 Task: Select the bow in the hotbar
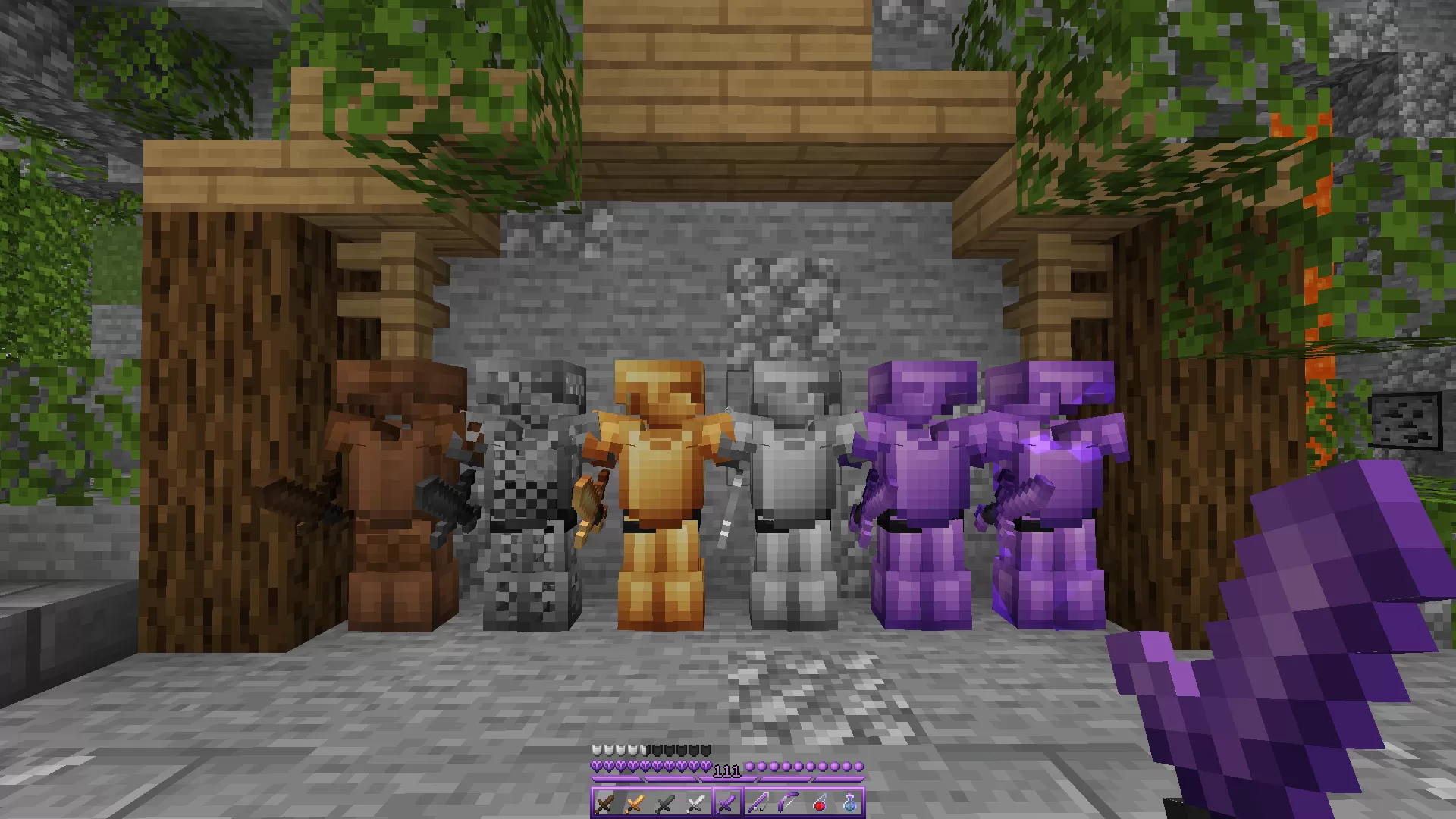point(788,804)
